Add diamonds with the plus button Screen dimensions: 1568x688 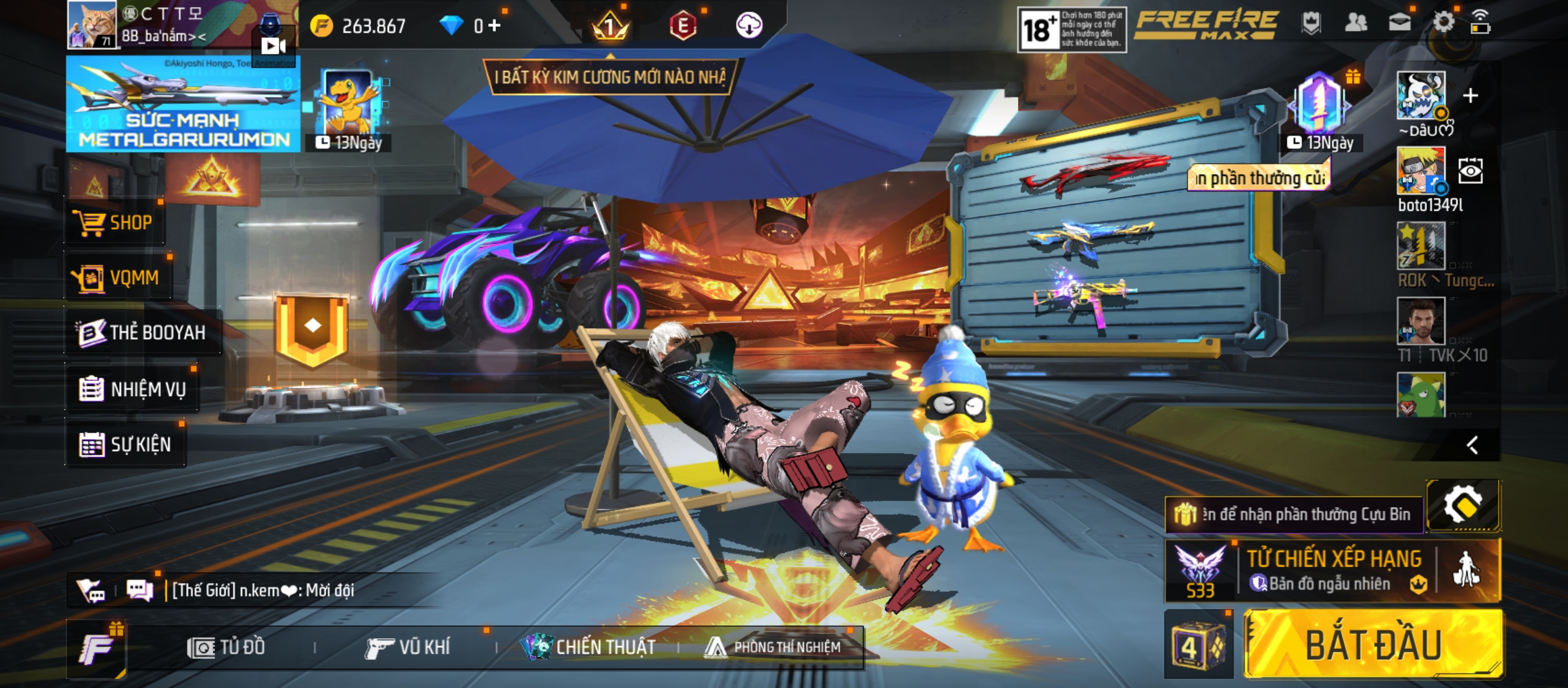click(x=495, y=25)
